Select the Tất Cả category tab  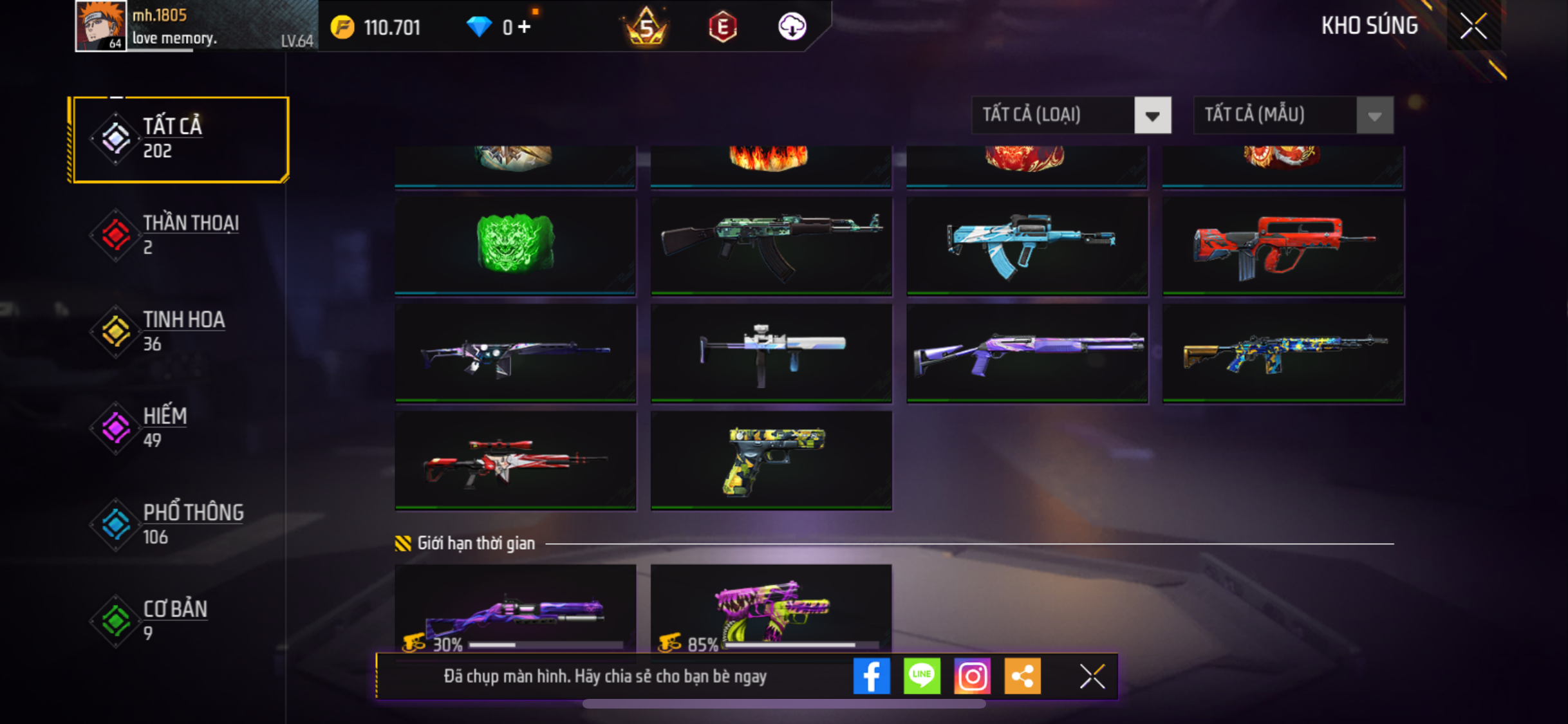click(180, 139)
